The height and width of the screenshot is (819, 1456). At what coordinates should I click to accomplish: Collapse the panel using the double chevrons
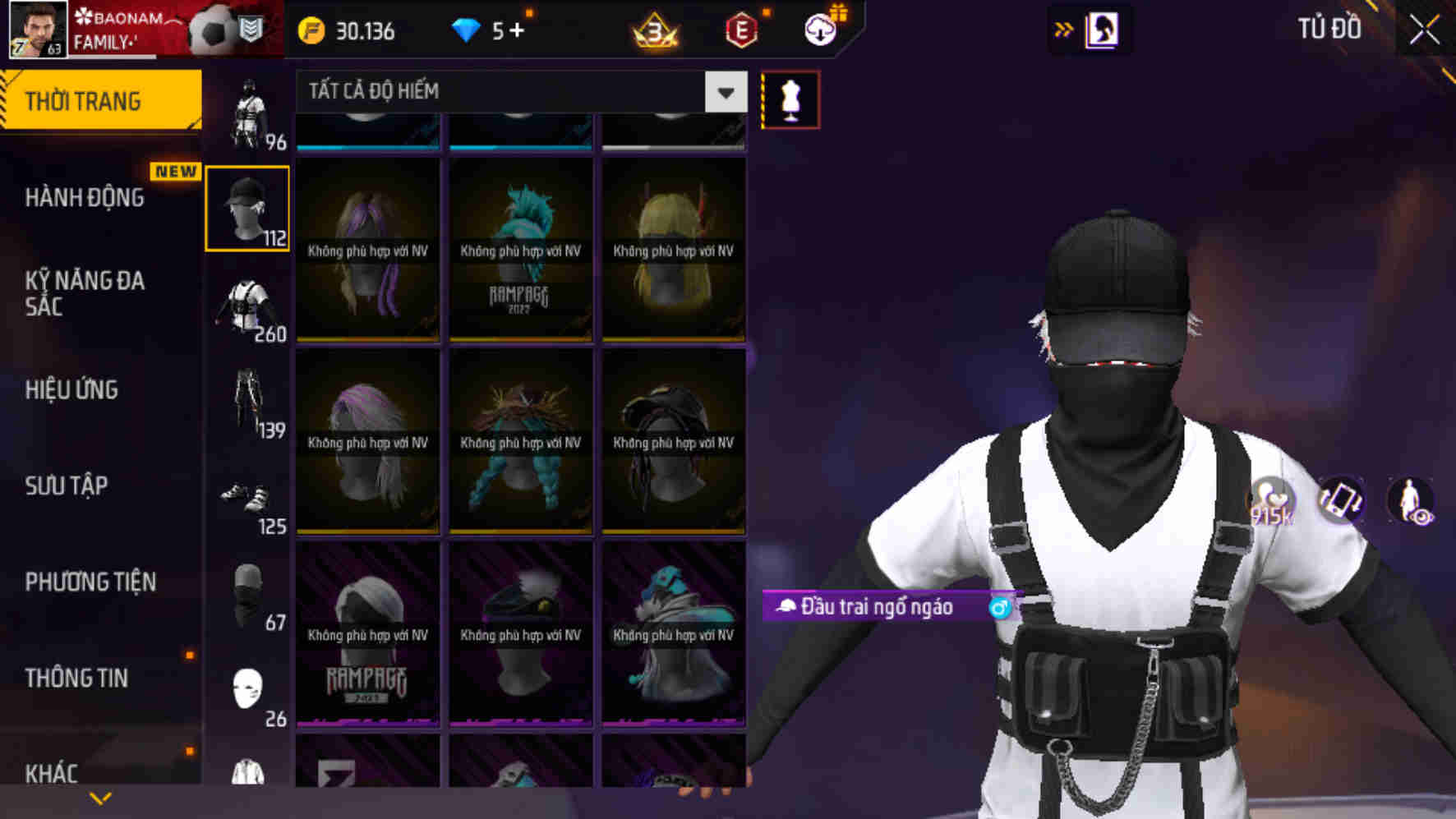coord(1062,28)
